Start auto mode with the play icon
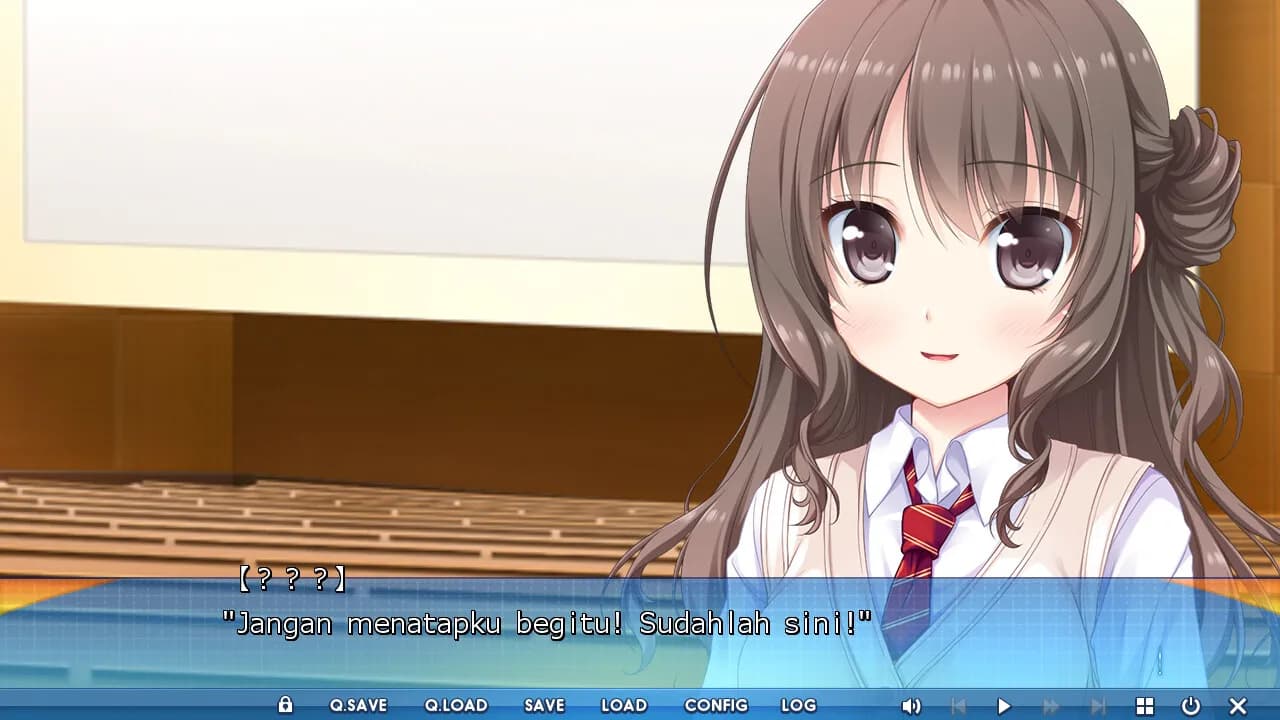 [x=1005, y=705]
